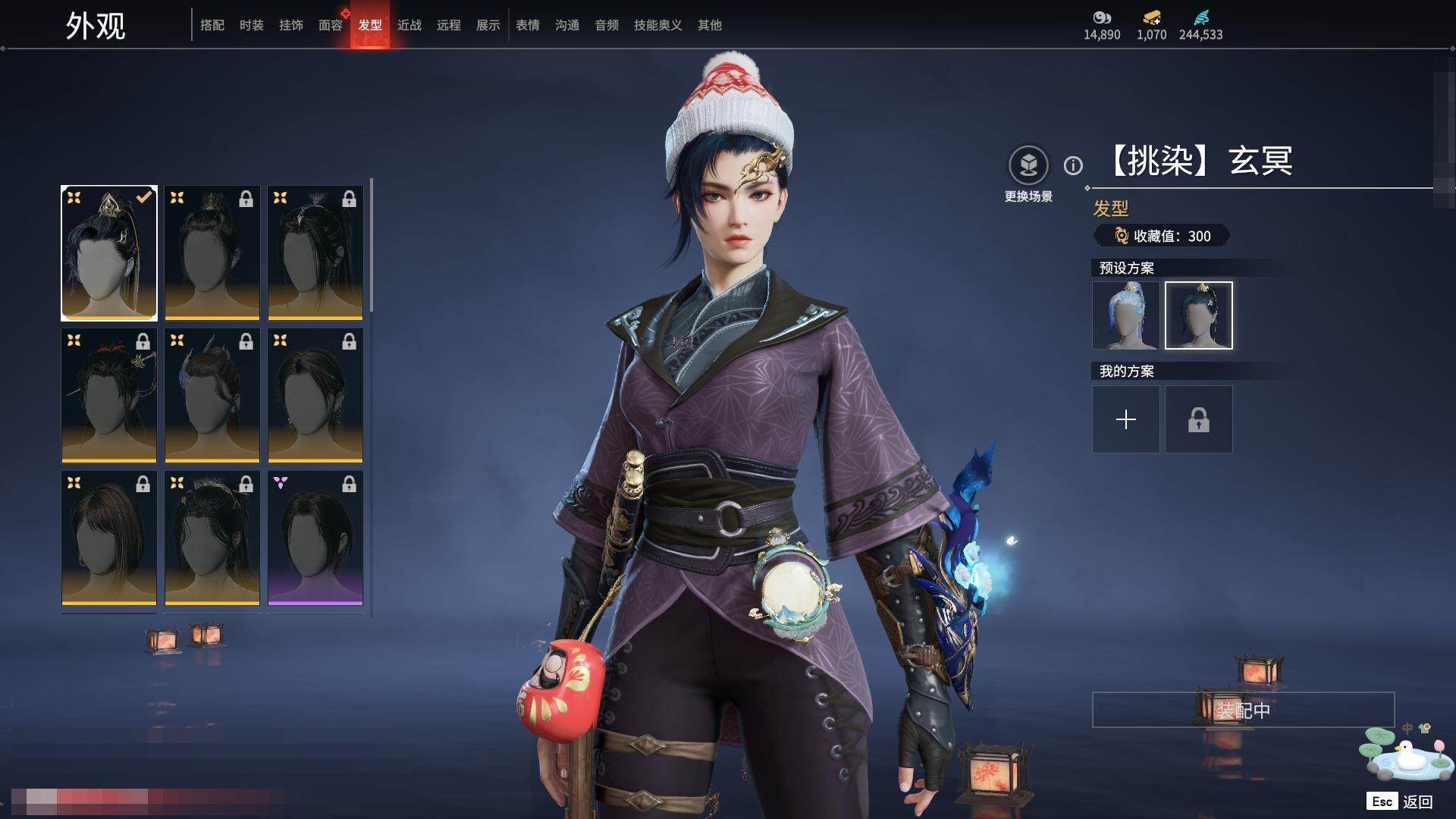Click the locked custom scheme slot

(x=1199, y=419)
